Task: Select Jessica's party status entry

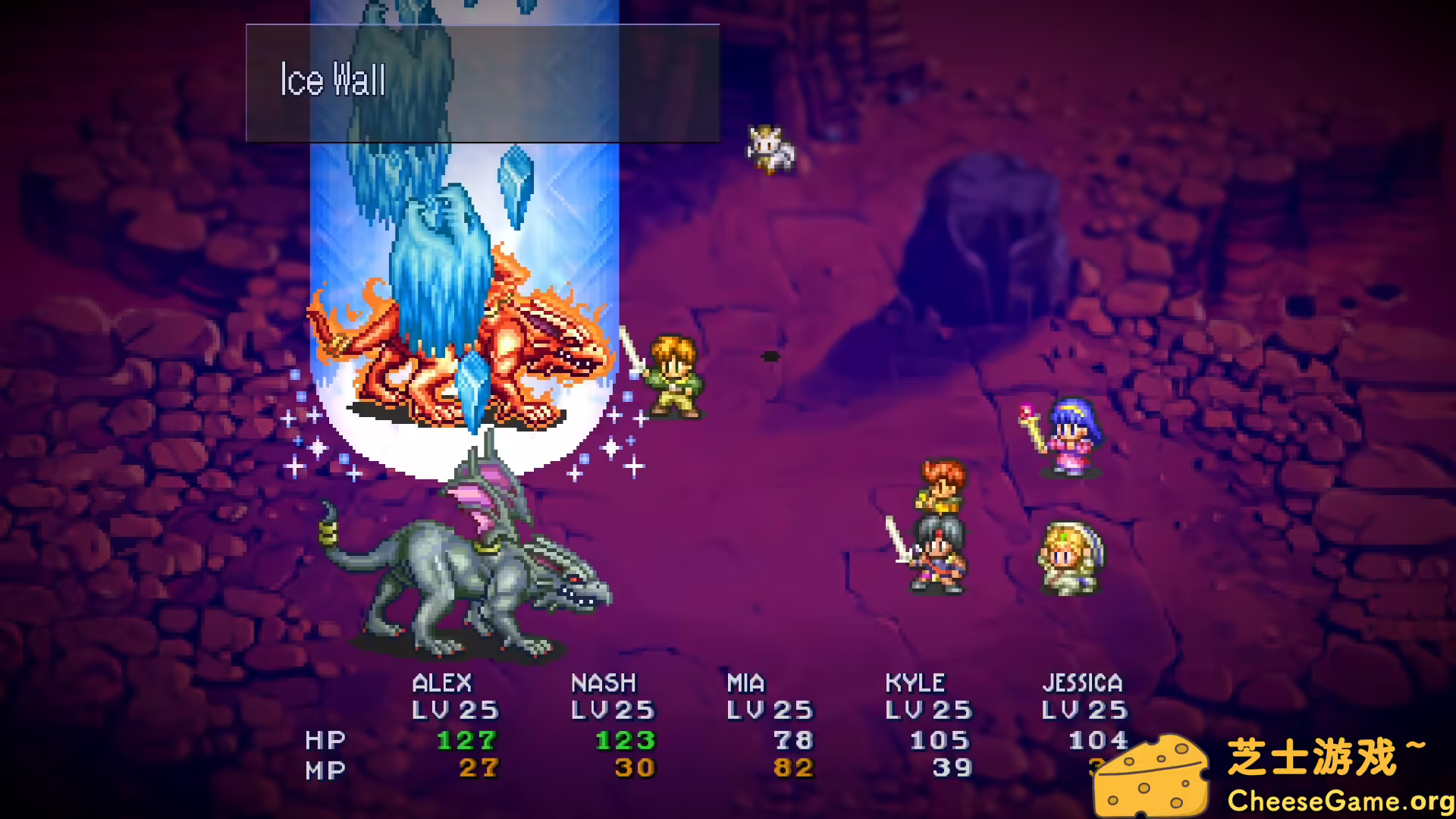Action: (x=1084, y=713)
